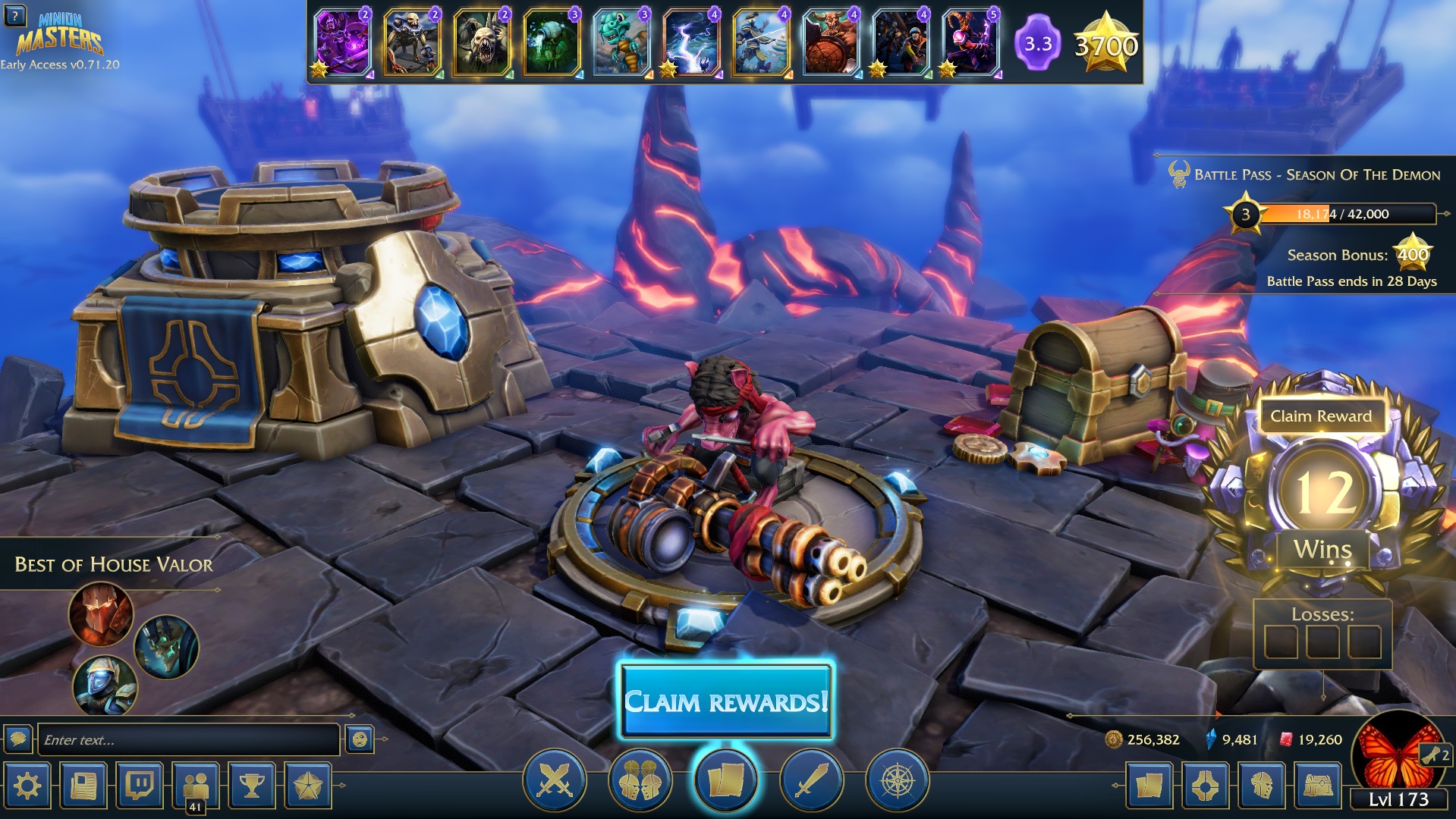
Task: Open the news newspaper icon
Action: (83, 786)
